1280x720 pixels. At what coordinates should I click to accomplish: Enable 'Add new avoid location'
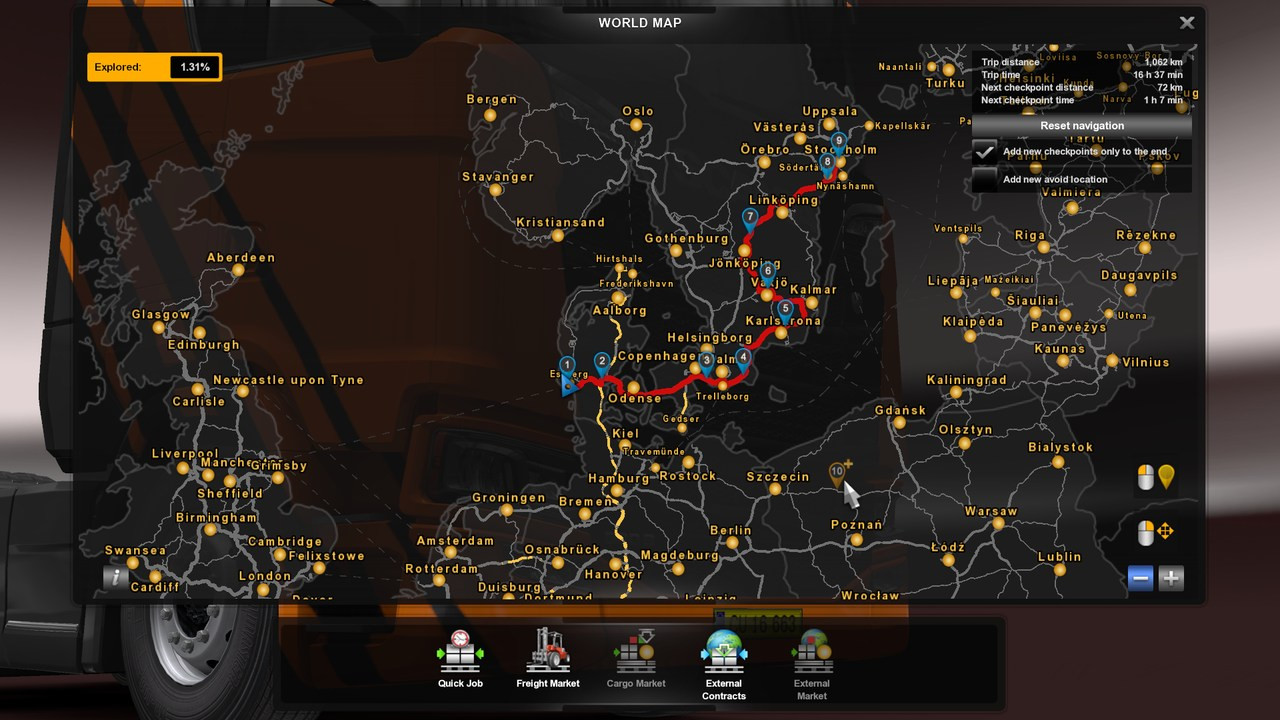tap(986, 179)
